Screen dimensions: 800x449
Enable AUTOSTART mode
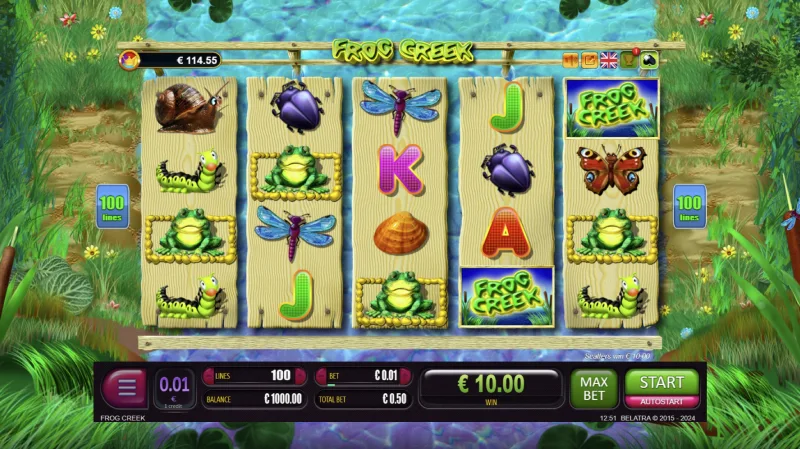661,401
